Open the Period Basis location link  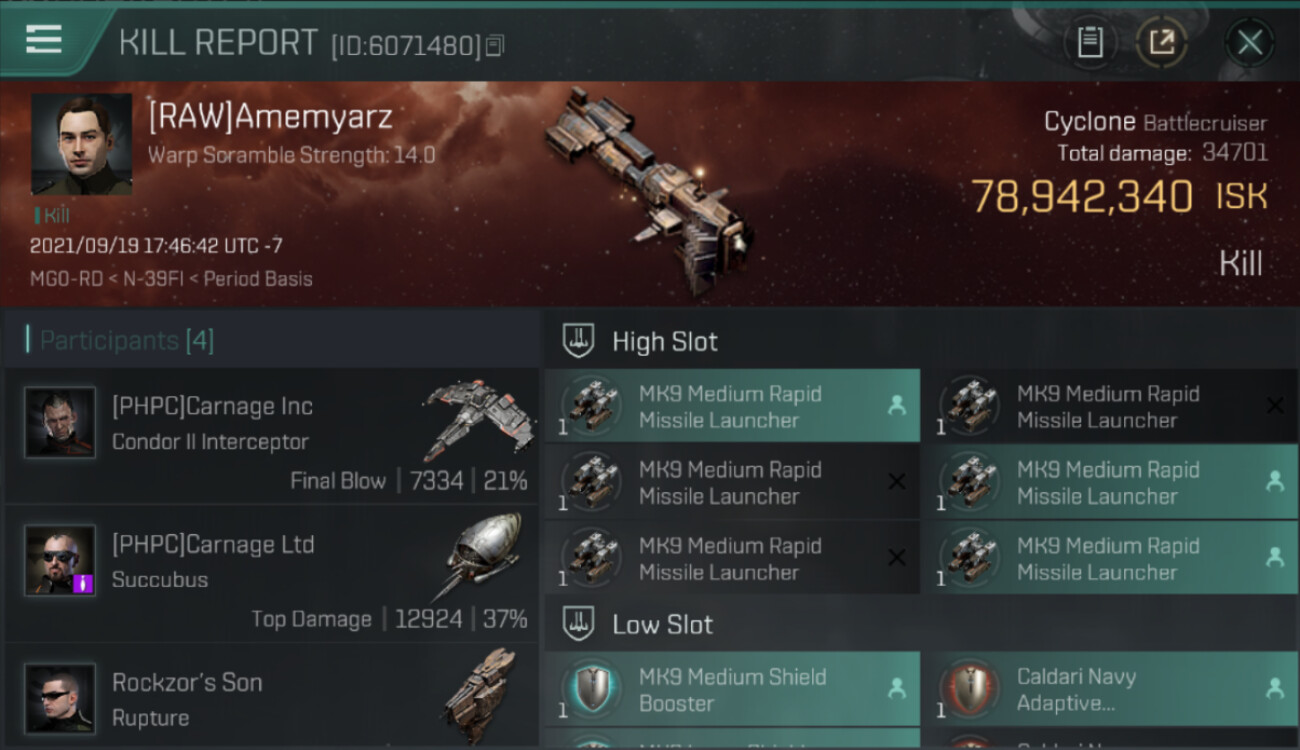tap(258, 279)
